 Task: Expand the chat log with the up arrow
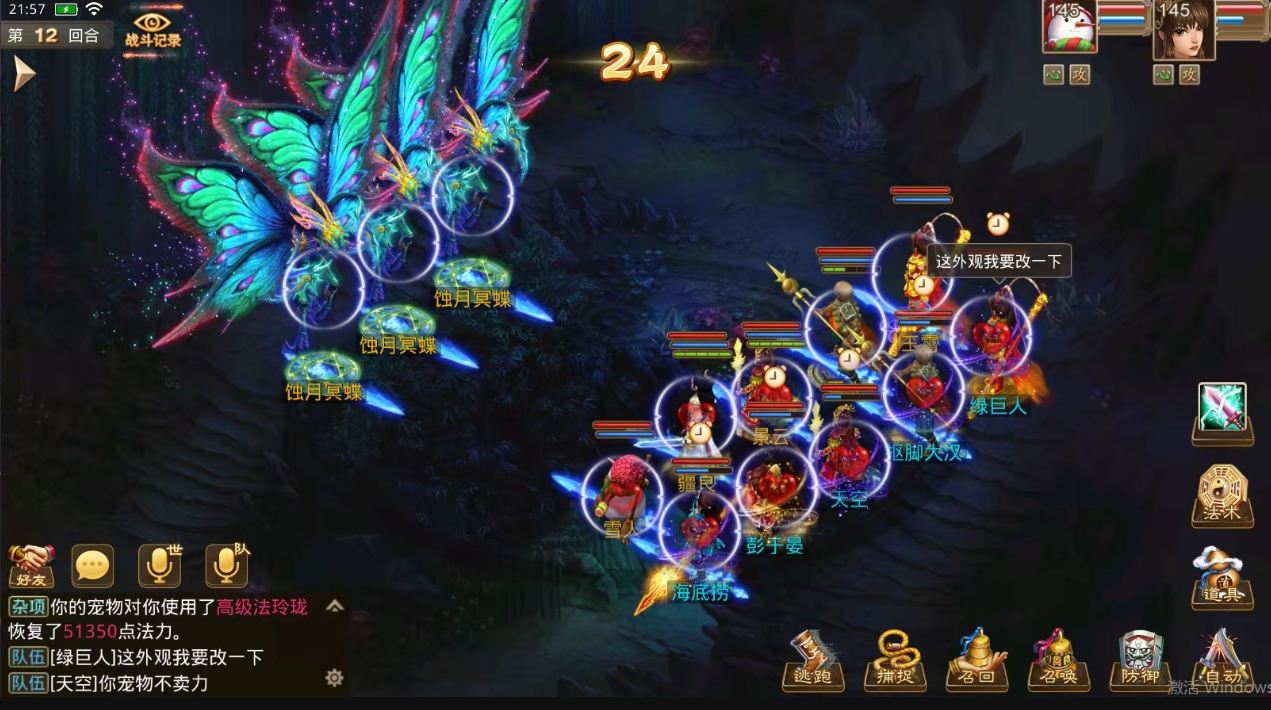pos(335,605)
